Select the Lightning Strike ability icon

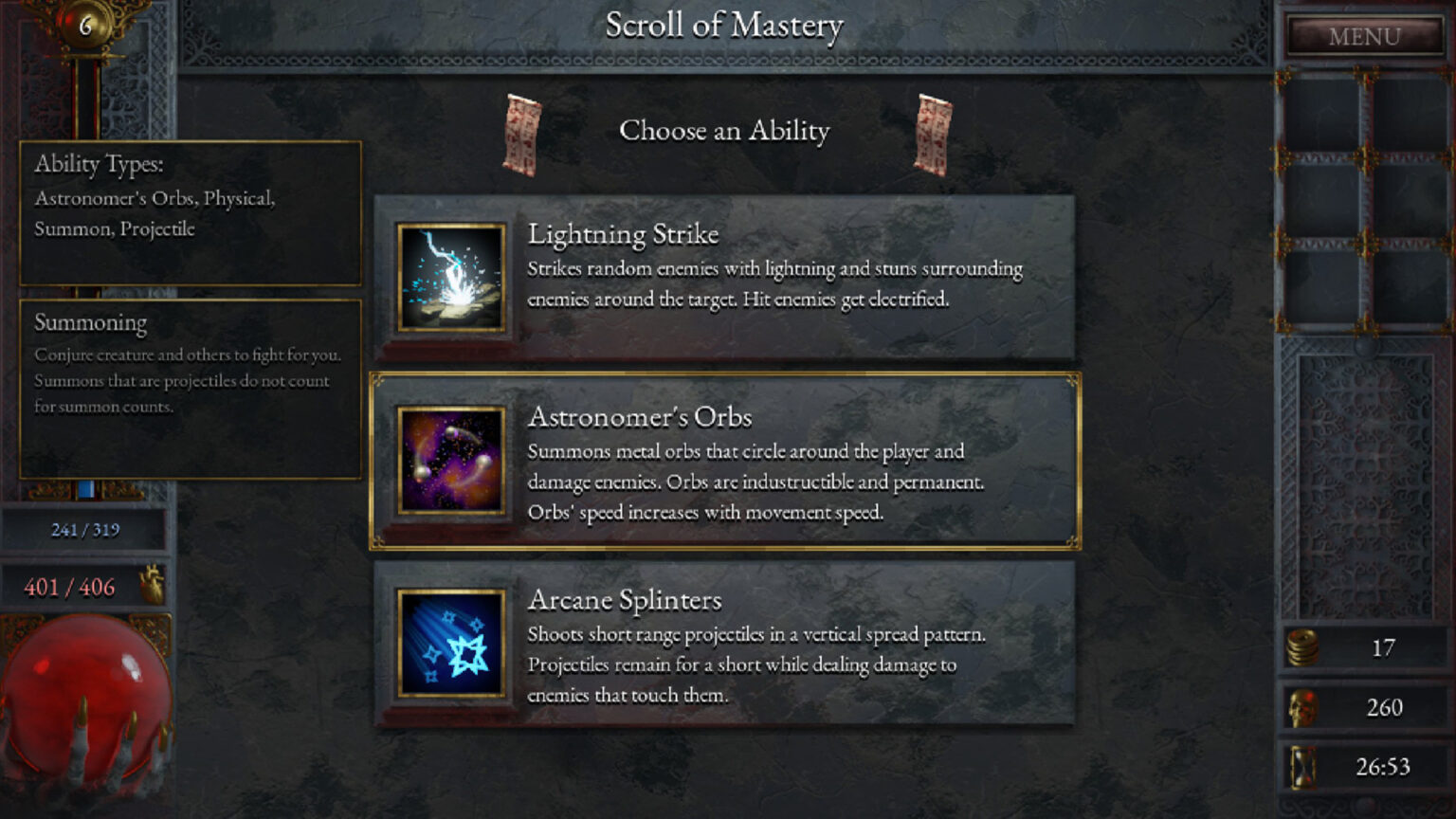point(450,277)
